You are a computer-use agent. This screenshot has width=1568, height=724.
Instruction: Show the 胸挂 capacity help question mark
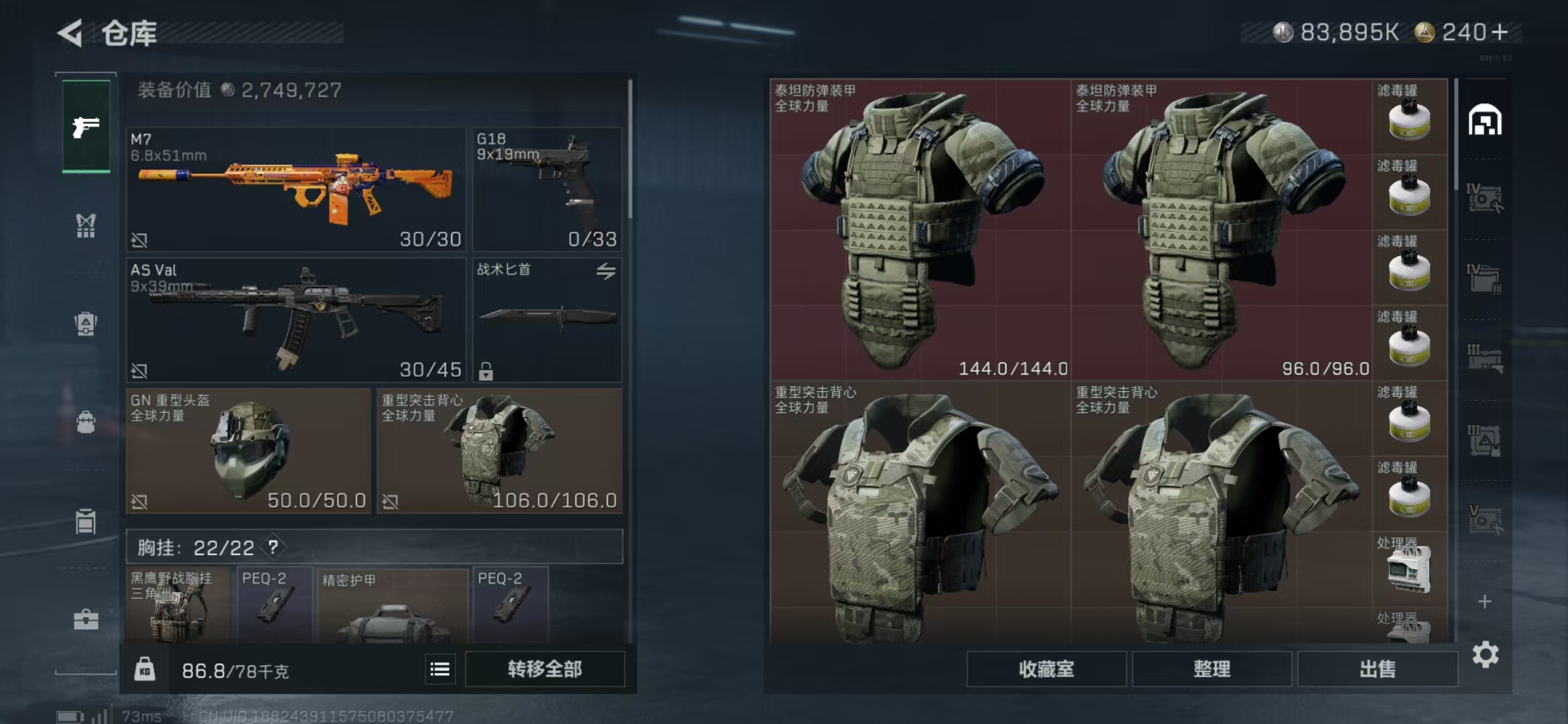(x=273, y=547)
